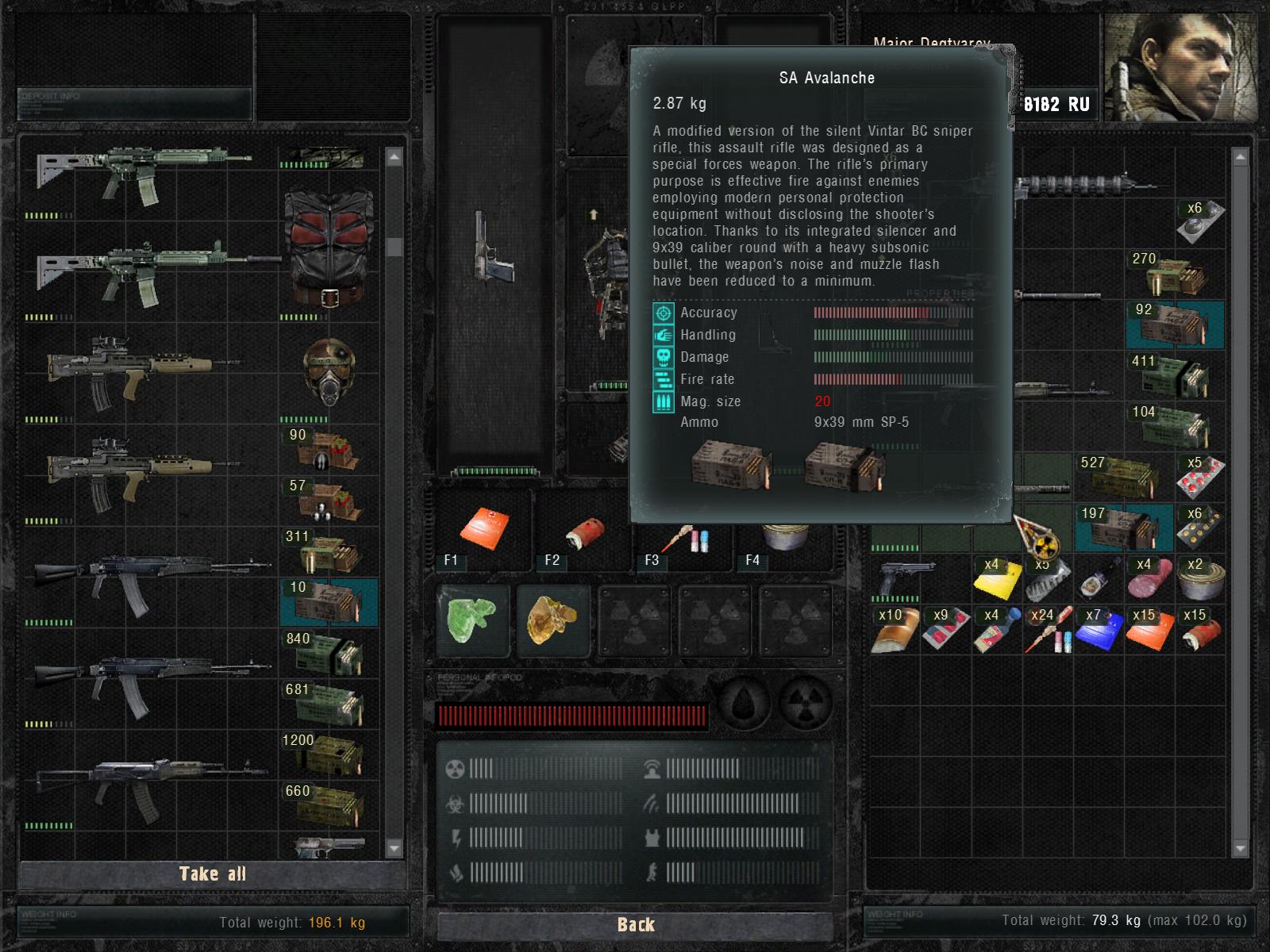Click the equipped pistol slot
Image resolution: width=1270 pixels, height=952 pixels.
(x=494, y=246)
